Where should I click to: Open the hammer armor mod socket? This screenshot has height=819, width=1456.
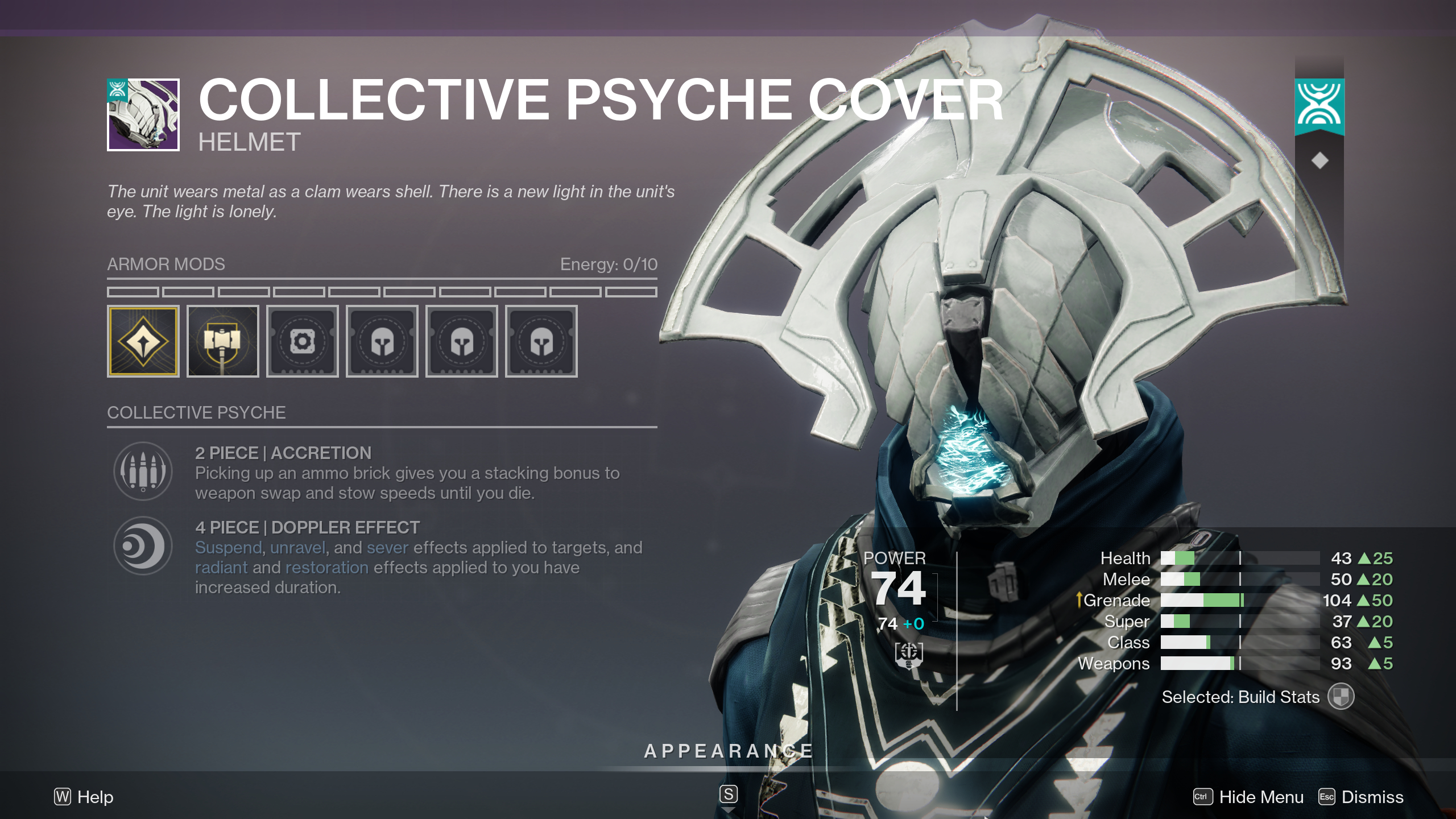click(x=223, y=341)
